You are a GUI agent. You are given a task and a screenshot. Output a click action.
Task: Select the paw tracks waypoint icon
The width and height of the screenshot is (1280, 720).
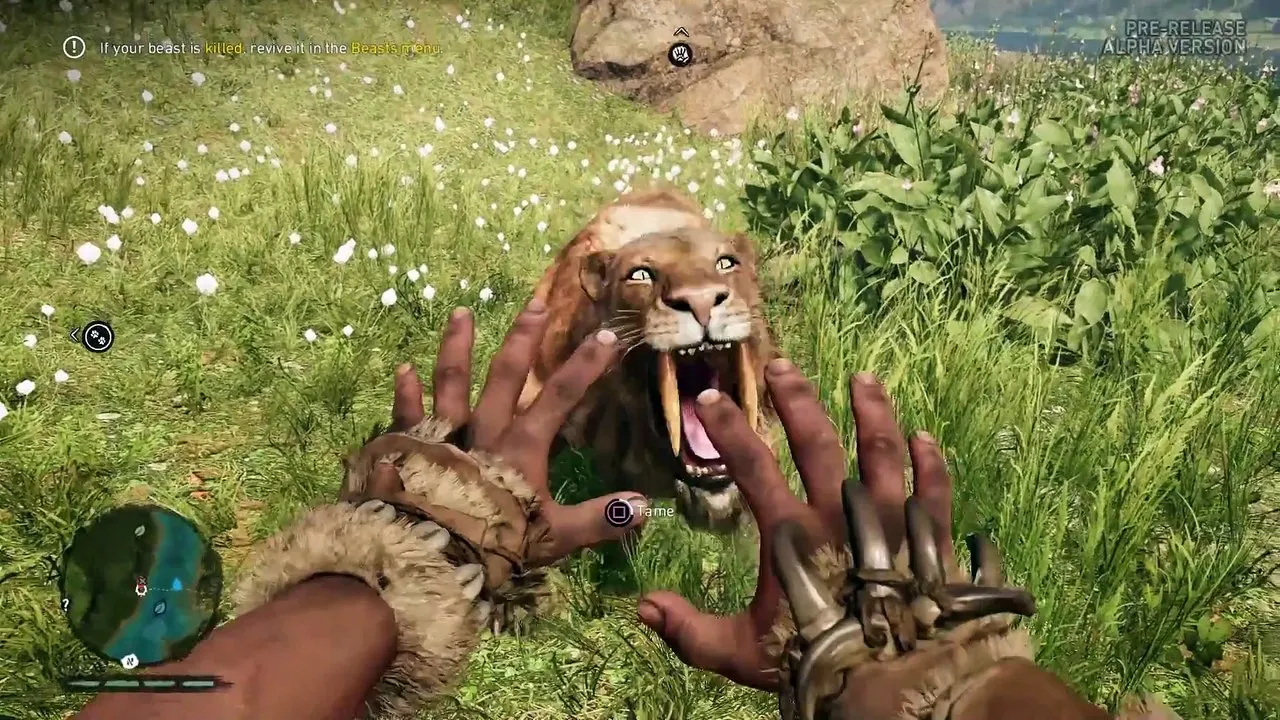pyautogui.click(x=98, y=337)
